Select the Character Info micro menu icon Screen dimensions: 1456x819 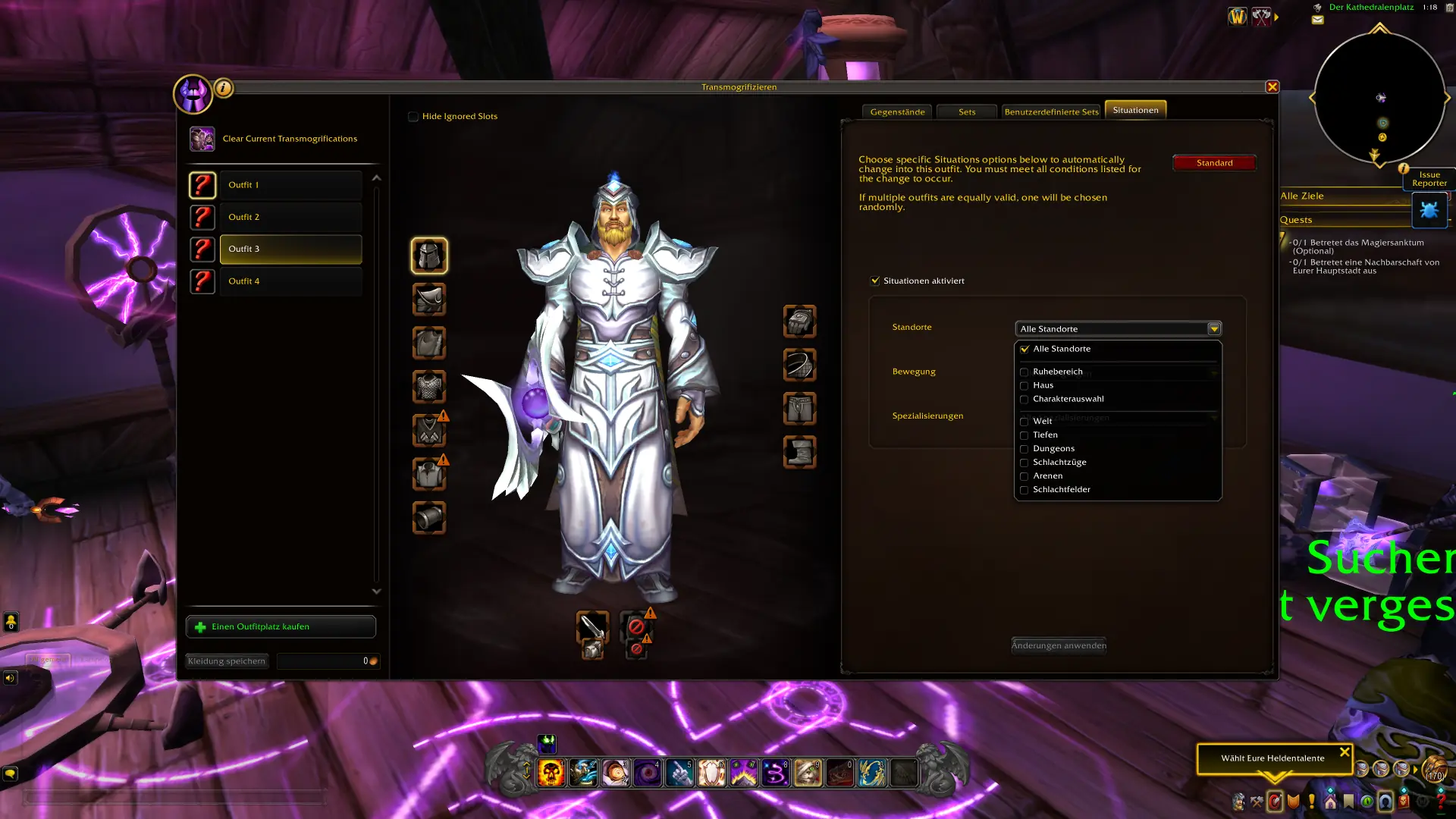click(1238, 802)
